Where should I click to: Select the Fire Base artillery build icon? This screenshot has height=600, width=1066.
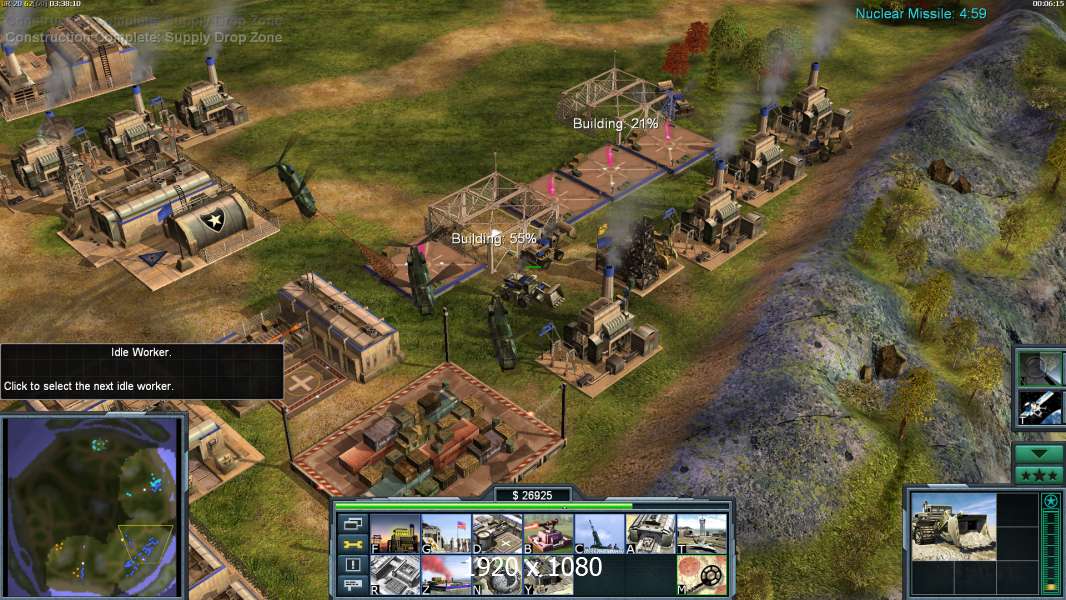pyautogui.click(x=599, y=534)
